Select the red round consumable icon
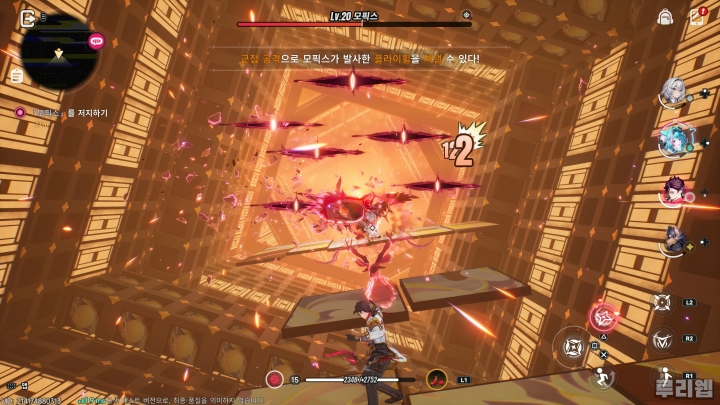Image resolution: width=720 pixels, height=405 pixels. 275,379
